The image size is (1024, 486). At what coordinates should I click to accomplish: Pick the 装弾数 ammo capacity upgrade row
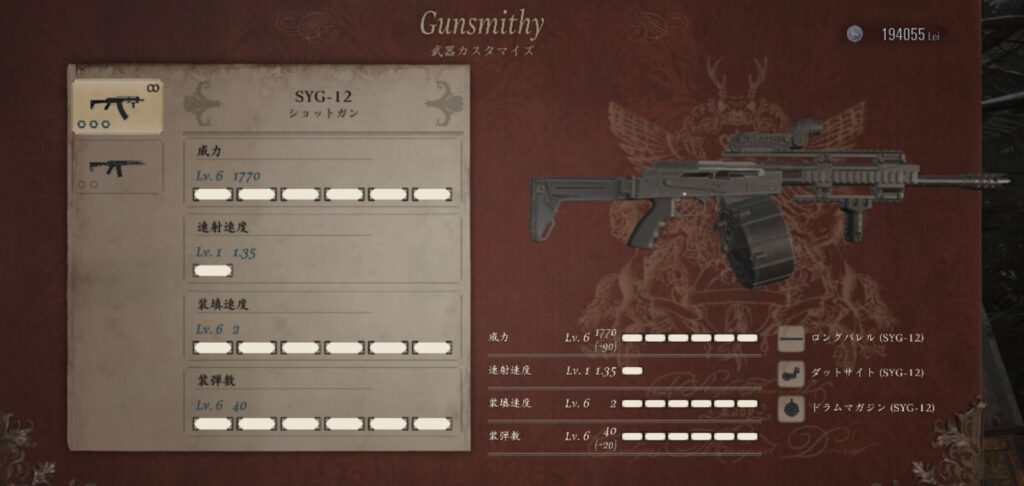click(322, 401)
